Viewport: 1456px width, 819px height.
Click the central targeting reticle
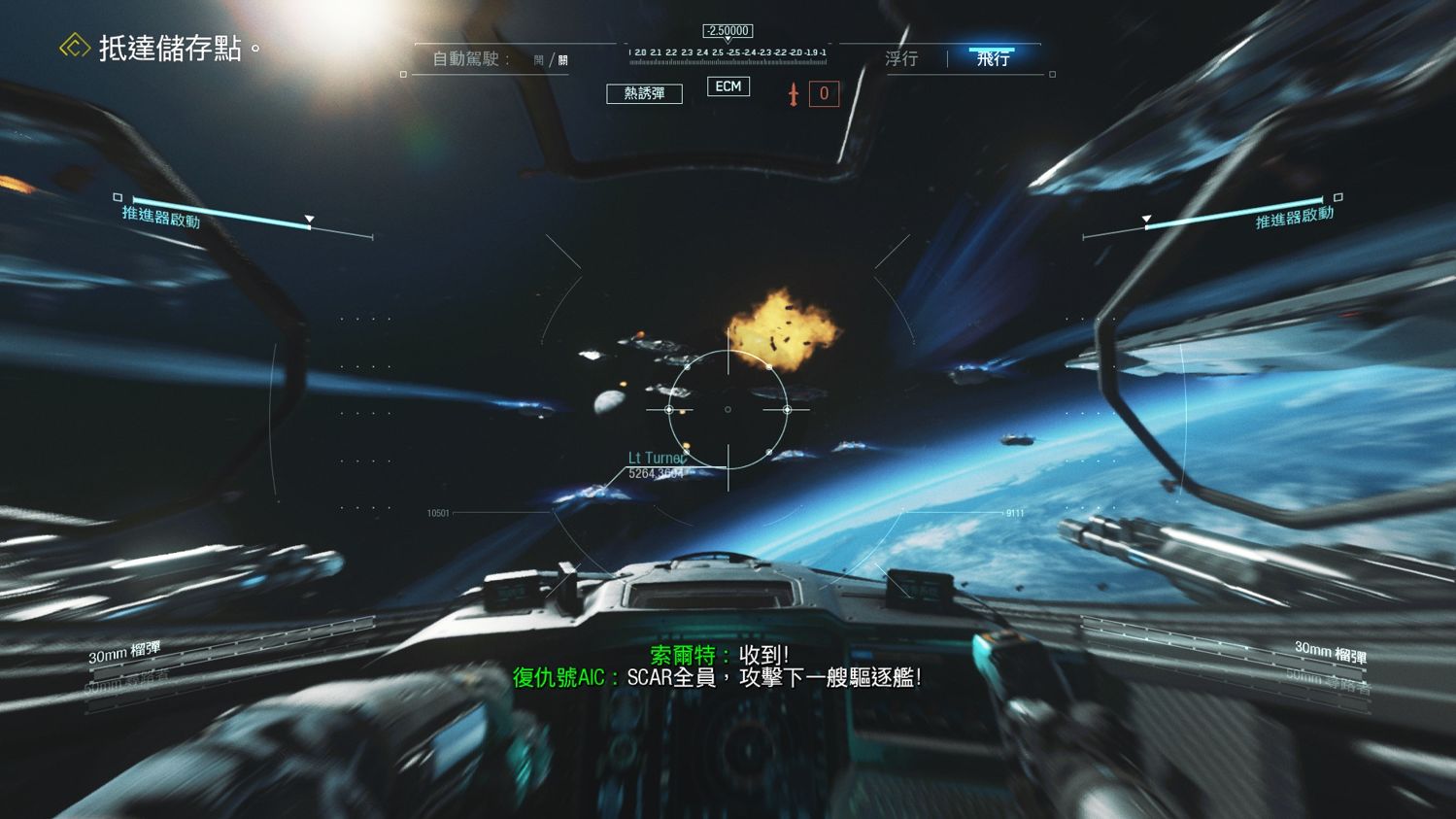727,409
